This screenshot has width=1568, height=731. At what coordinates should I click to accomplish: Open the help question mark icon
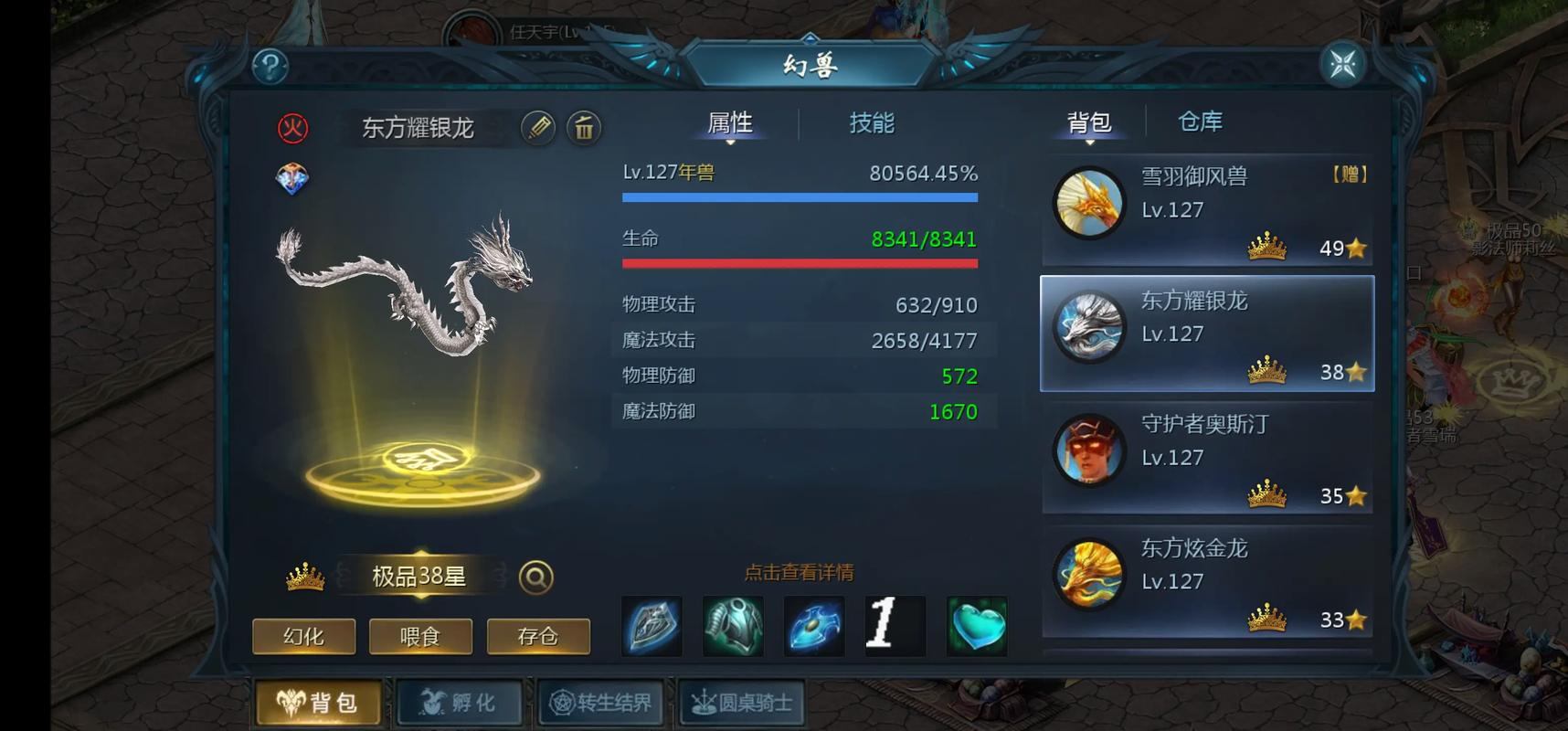tap(268, 65)
